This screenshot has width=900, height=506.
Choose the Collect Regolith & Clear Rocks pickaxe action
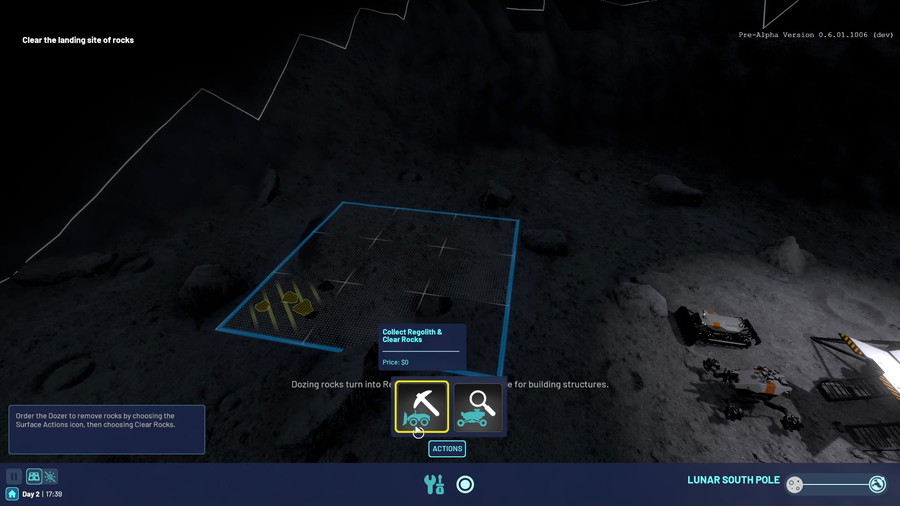(x=421, y=406)
